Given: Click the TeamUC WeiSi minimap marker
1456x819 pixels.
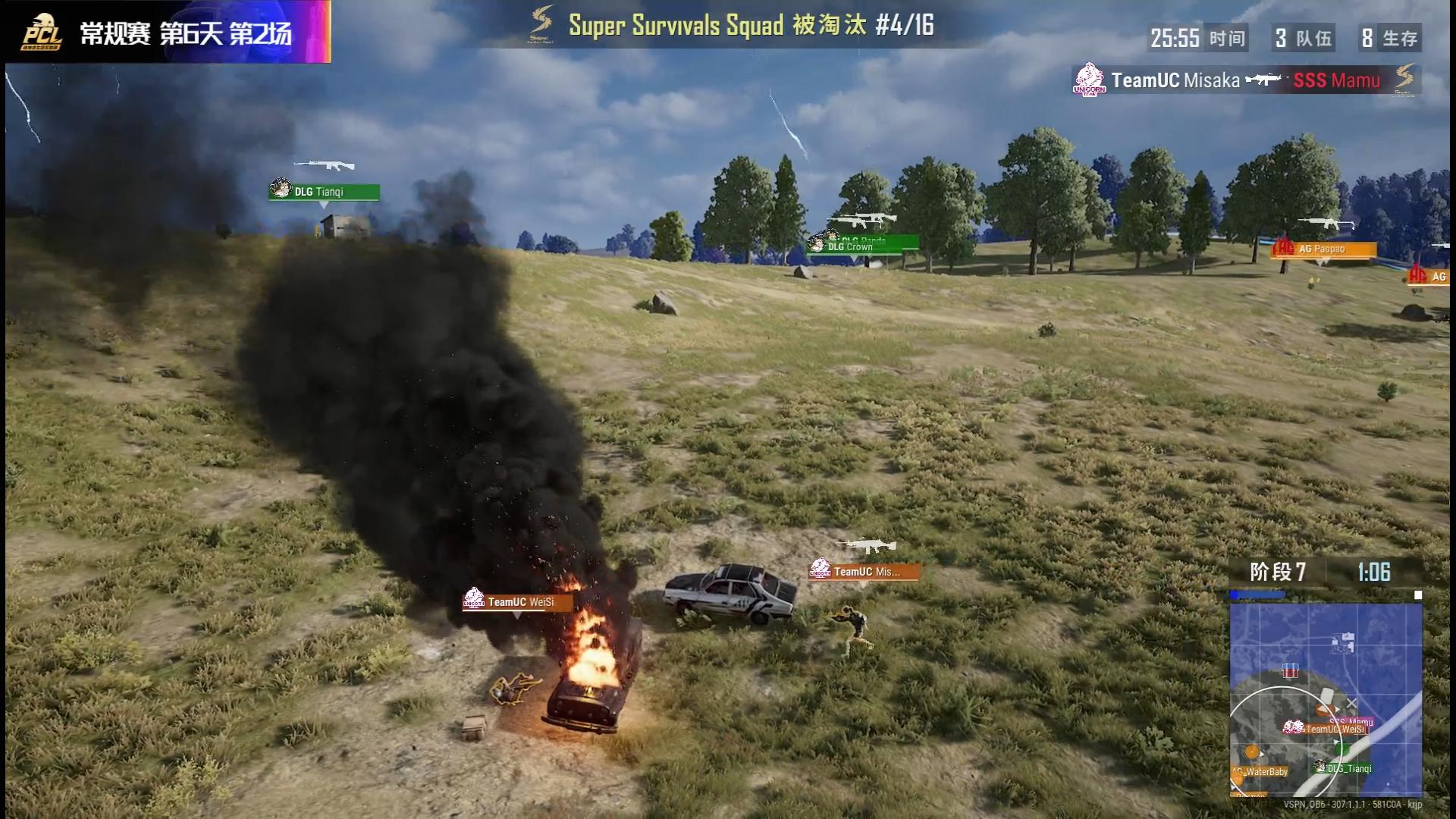Looking at the screenshot, I should click(1327, 729).
